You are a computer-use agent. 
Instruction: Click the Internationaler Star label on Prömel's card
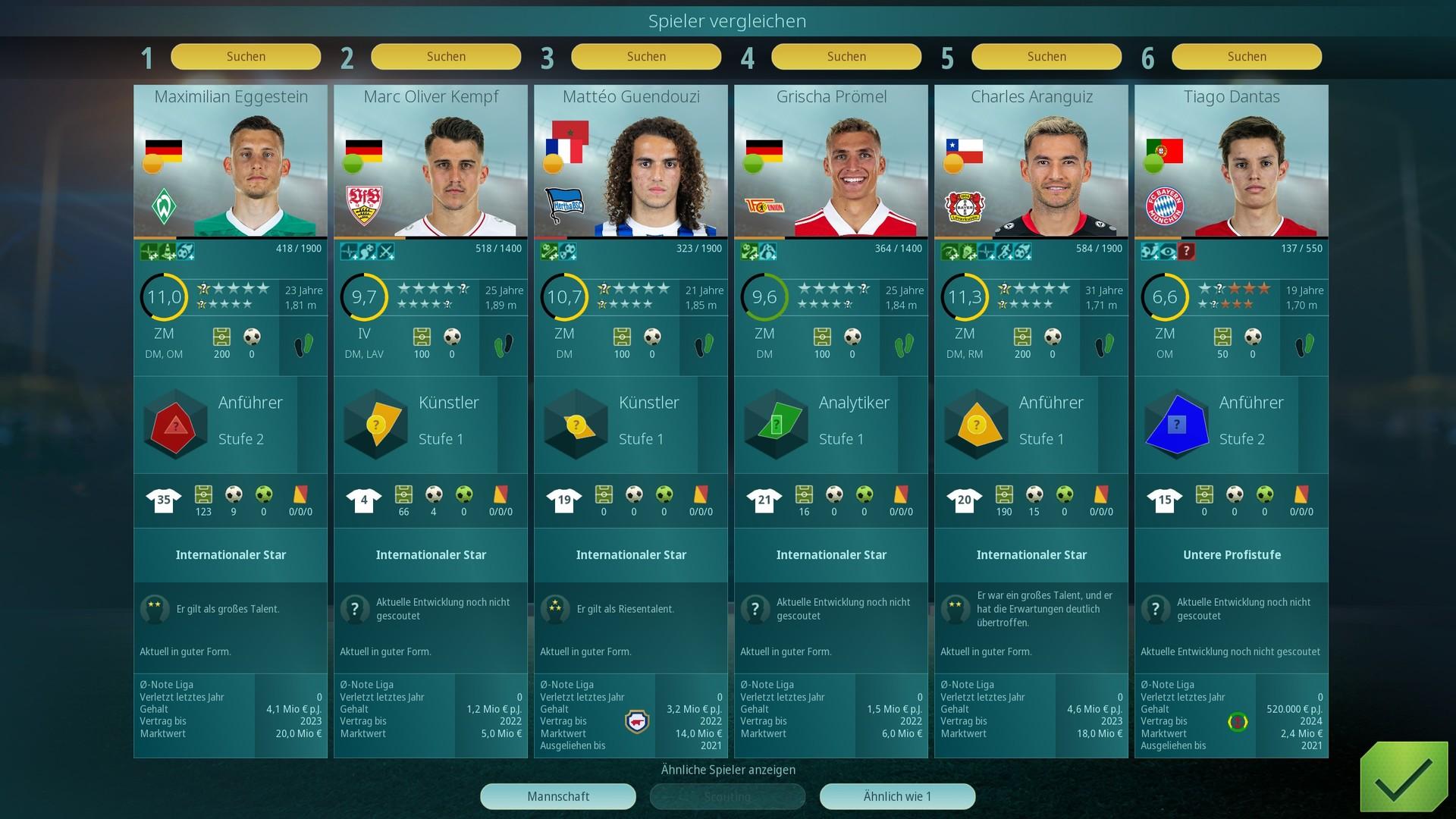[x=831, y=555]
